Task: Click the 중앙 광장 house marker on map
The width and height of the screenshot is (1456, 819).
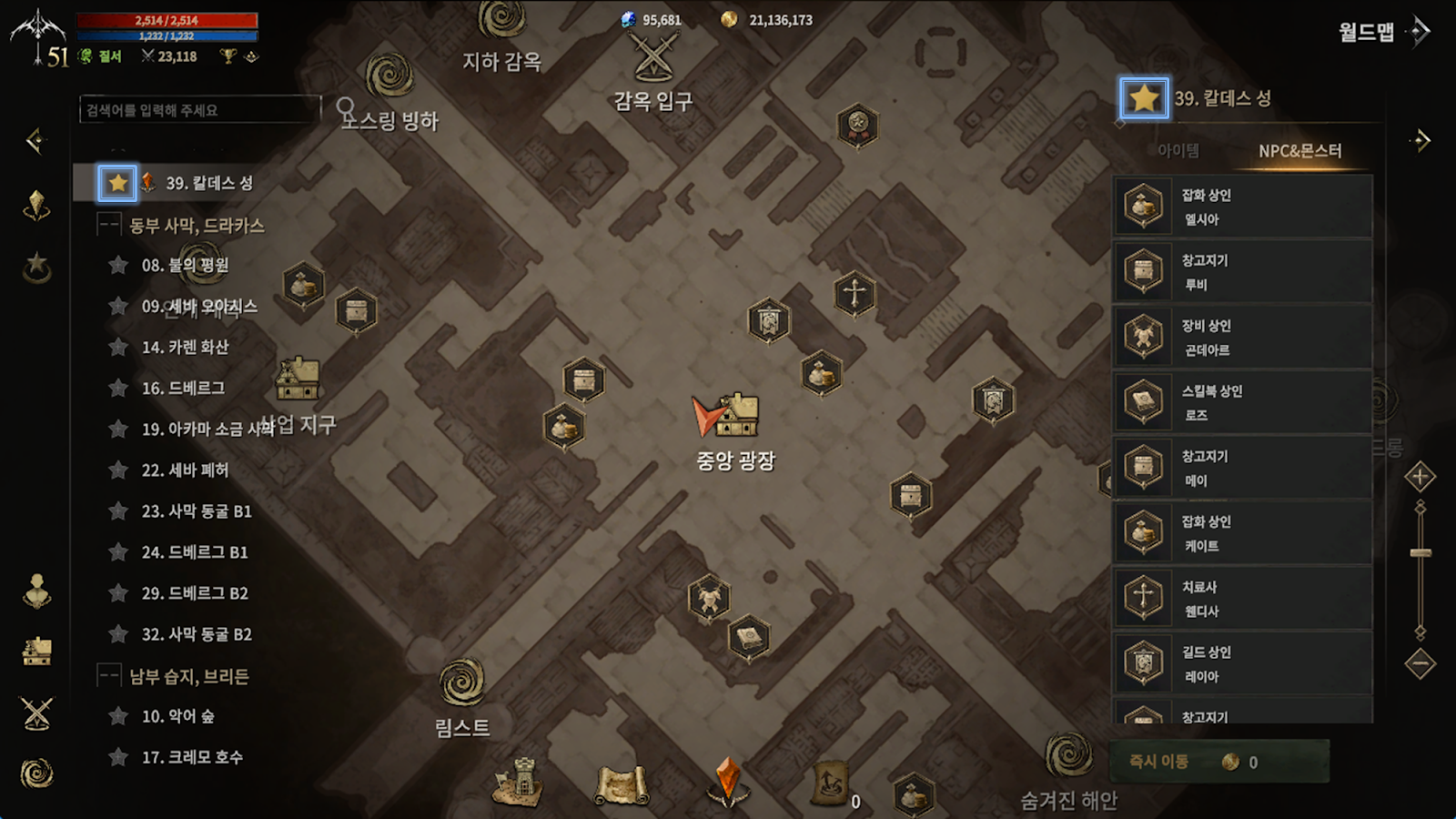Action: point(737,416)
